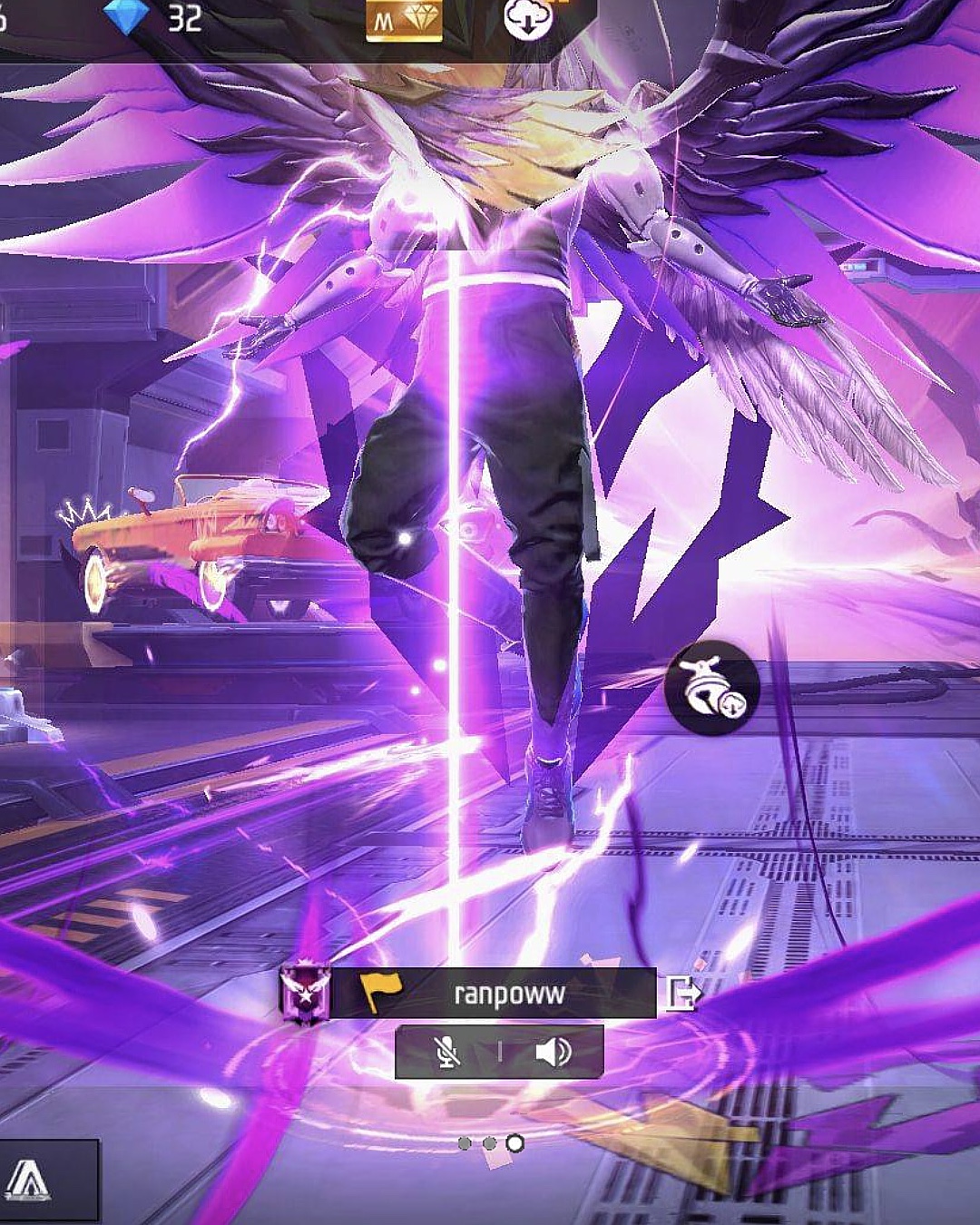This screenshot has width=980, height=1225.
Task: Toggle the speaker voice output
Action: (553, 1052)
